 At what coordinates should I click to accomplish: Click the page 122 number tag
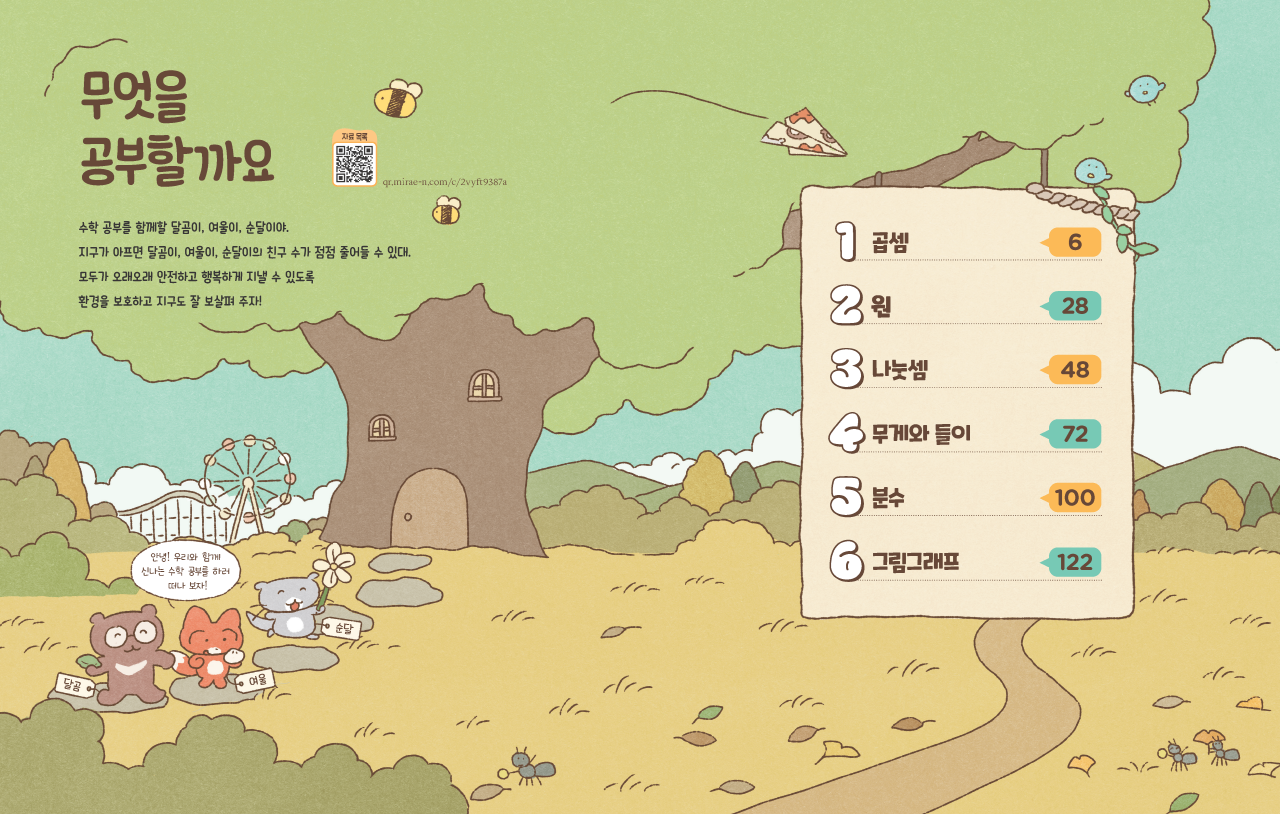click(1074, 562)
